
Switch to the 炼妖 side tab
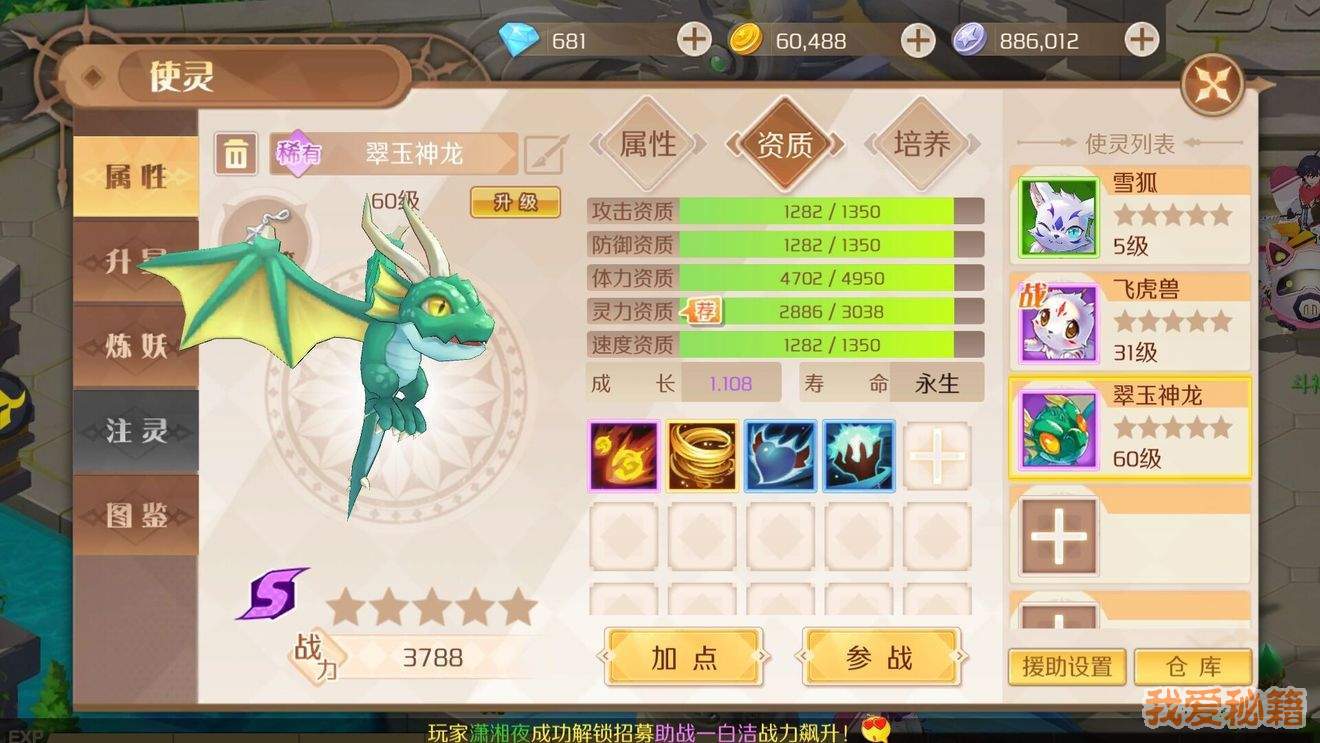[x=136, y=346]
